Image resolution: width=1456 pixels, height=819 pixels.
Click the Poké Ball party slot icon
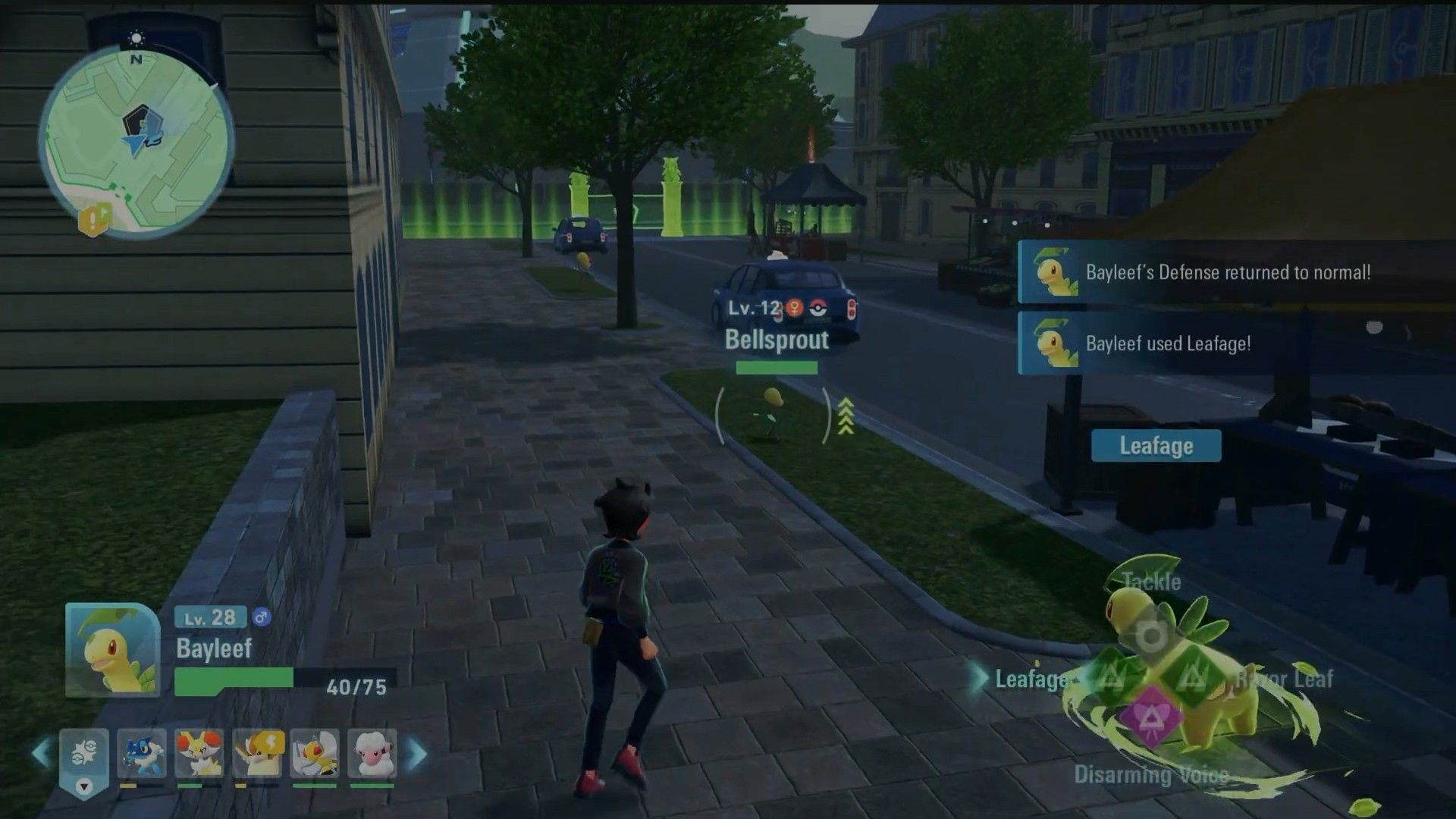(84, 751)
